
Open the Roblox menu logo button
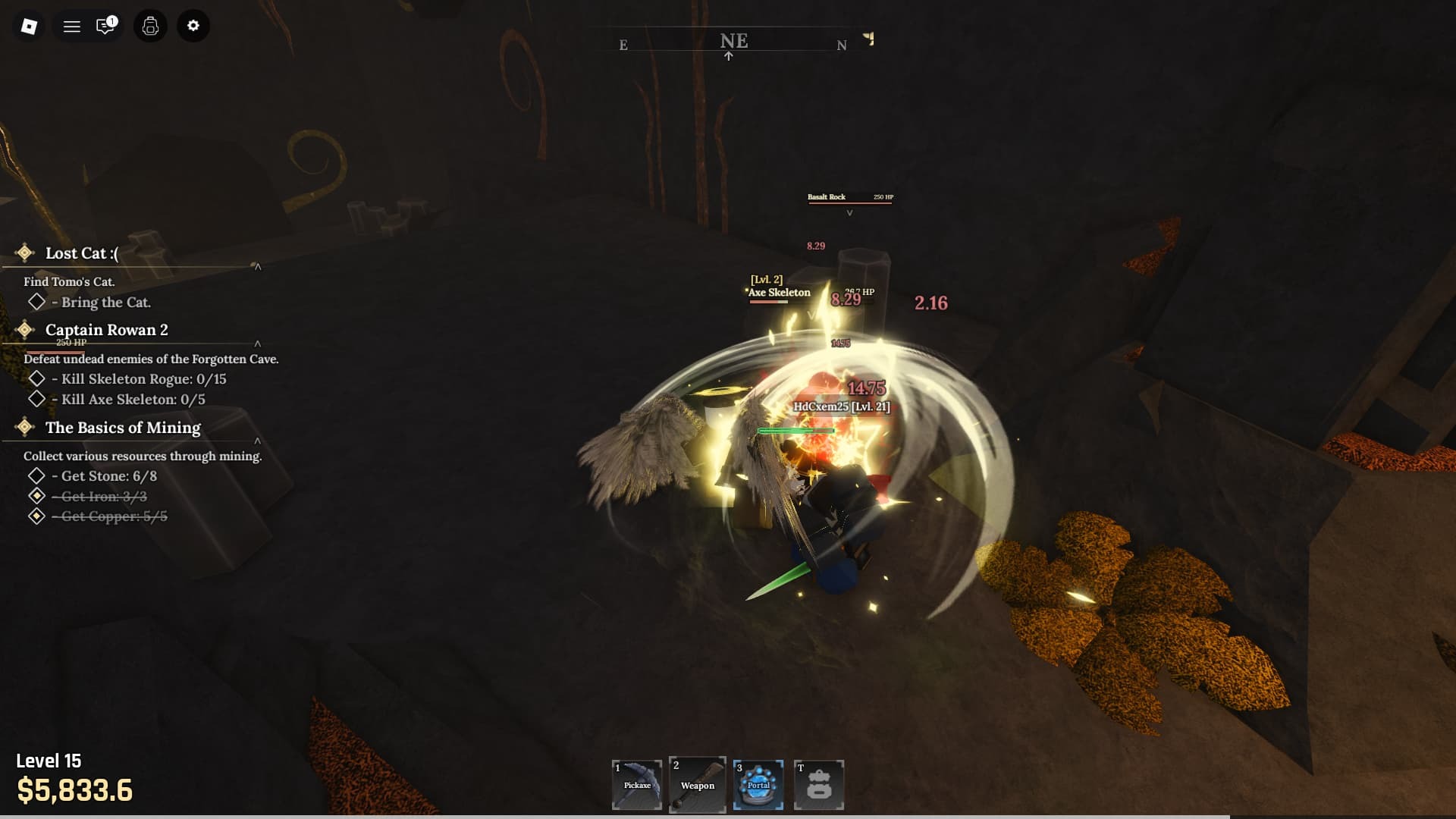29,27
